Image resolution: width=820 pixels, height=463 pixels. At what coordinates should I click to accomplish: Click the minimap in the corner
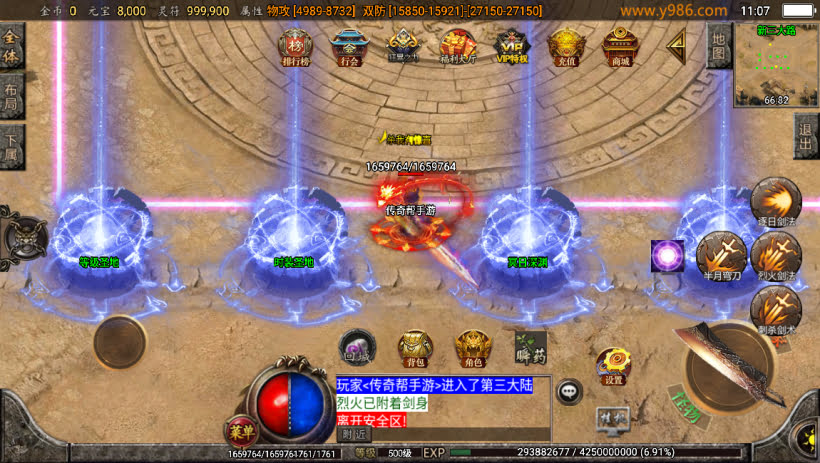776,65
